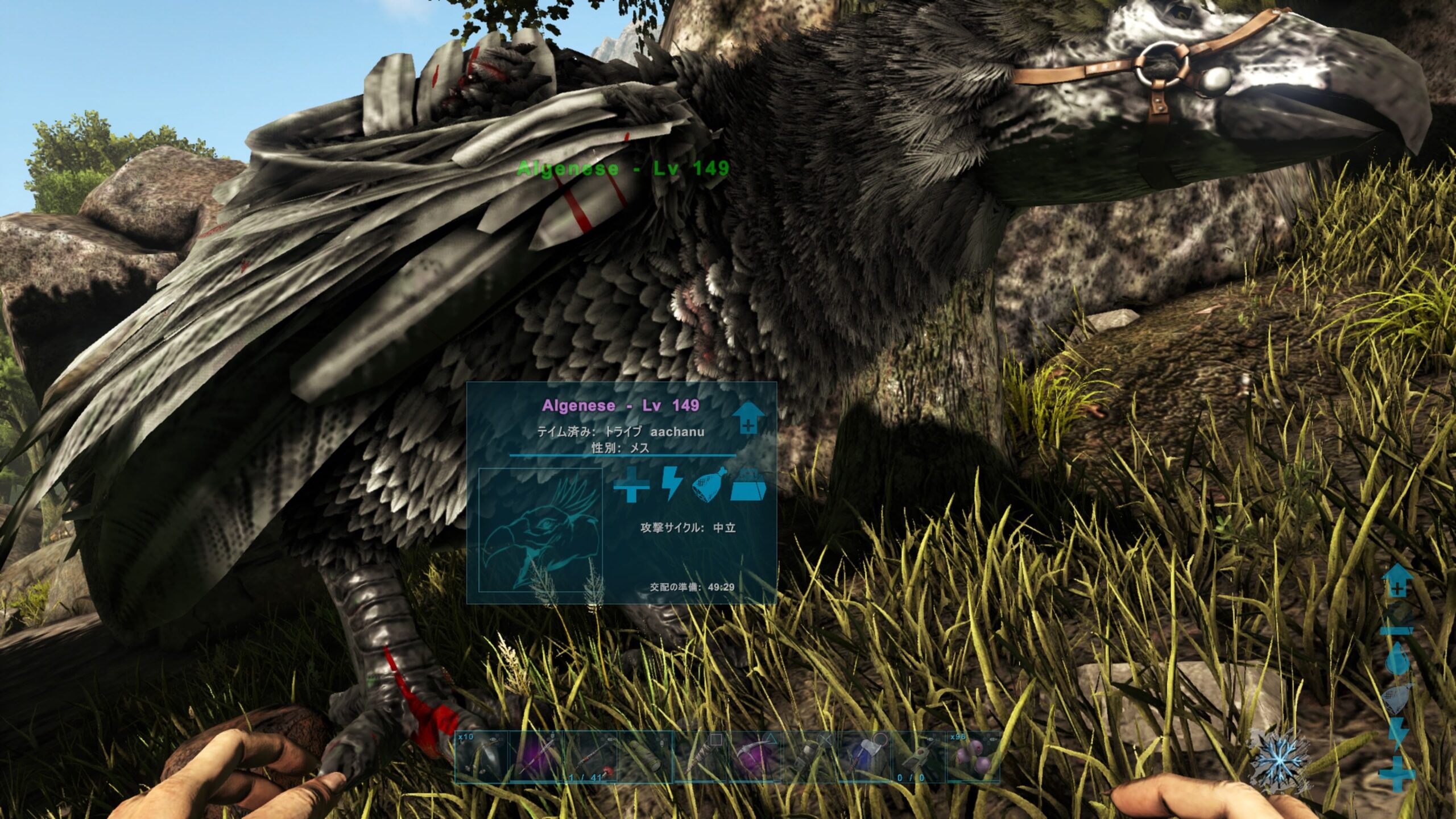Use the purple berries stack x98
The width and height of the screenshot is (1456, 819).
click(973, 756)
